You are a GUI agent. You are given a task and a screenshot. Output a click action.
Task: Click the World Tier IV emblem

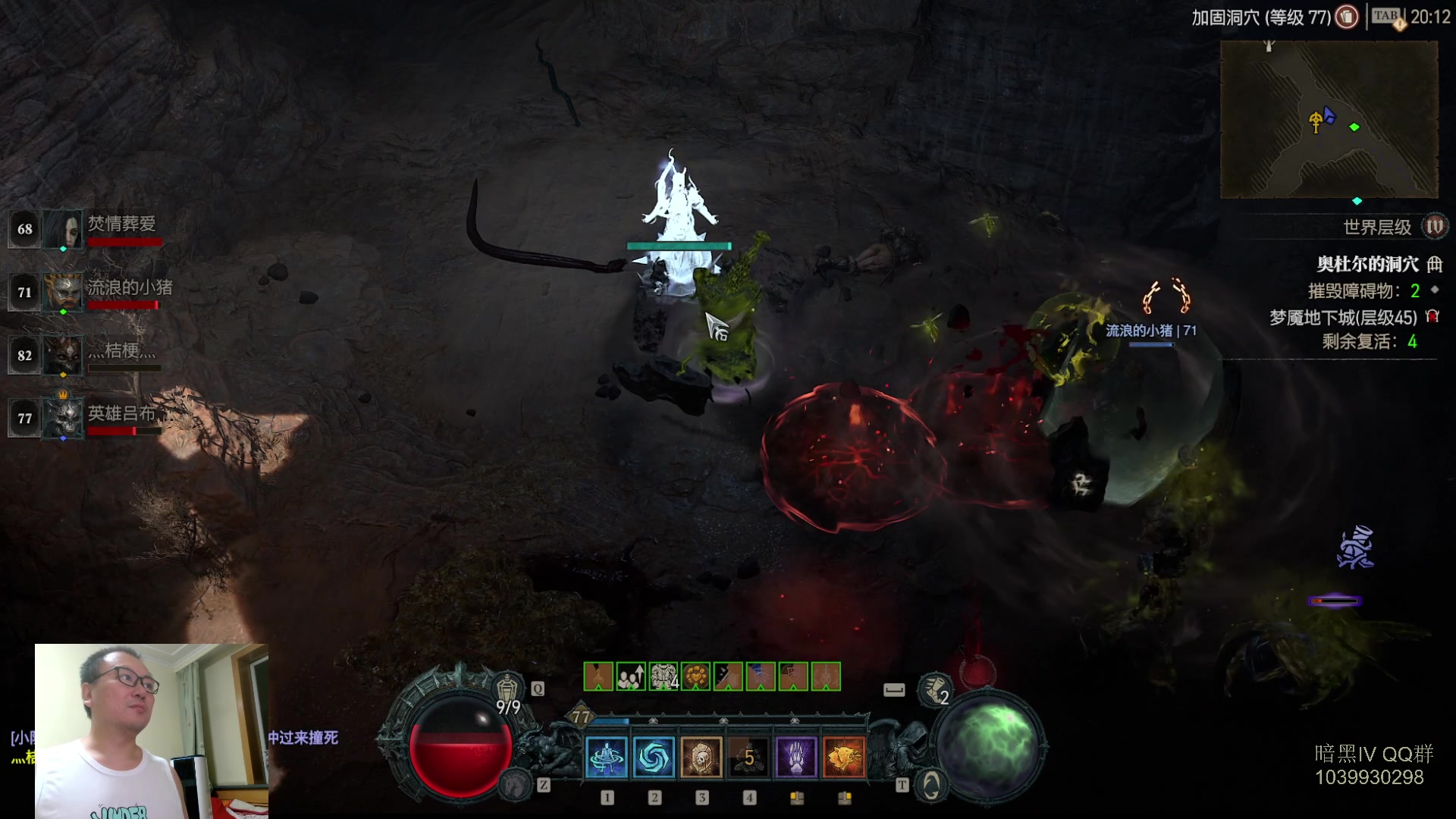pyautogui.click(x=1434, y=227)
